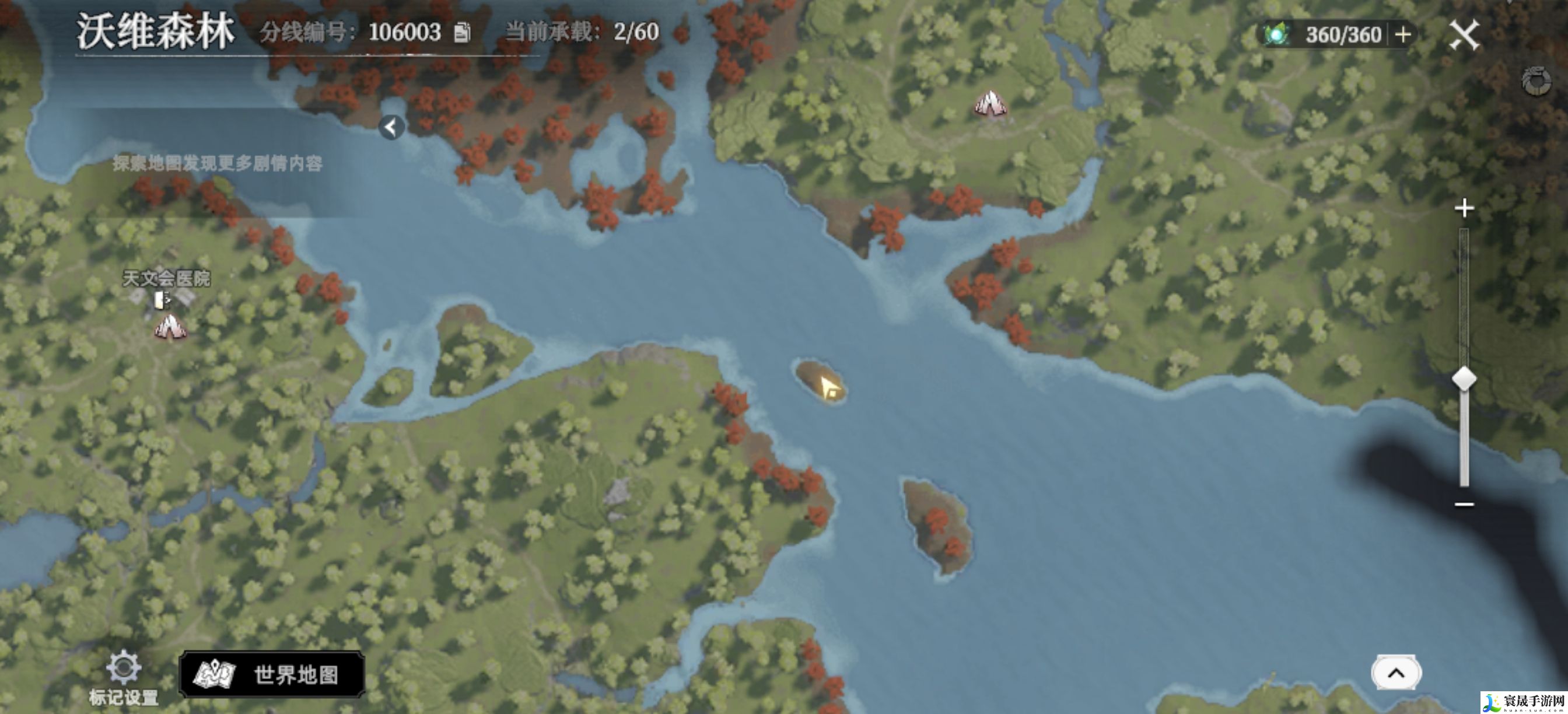Open 标记设置 marker settings
This screenshot has height=714, width=1568.
[124, 677]
